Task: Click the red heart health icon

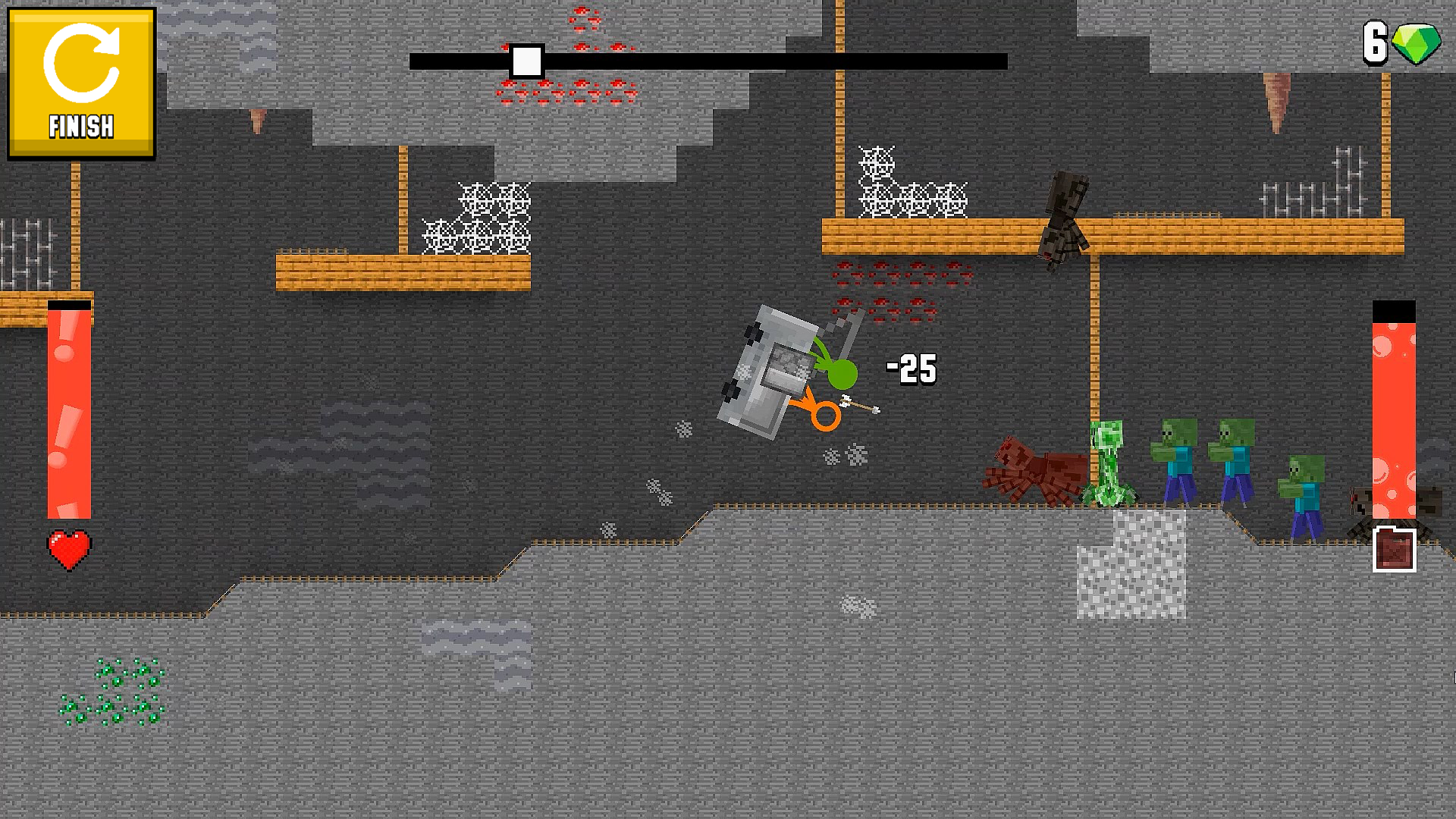Action: click(x=67, y=548)
